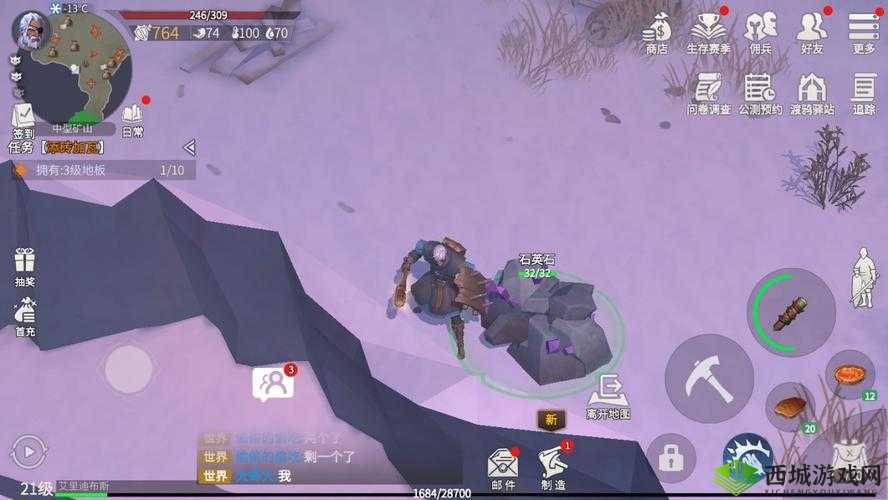Viewport: 888px width, 500px height.
Task: Collapse the 任务 quest tracker arrow
Action: [x=189, y=147]
